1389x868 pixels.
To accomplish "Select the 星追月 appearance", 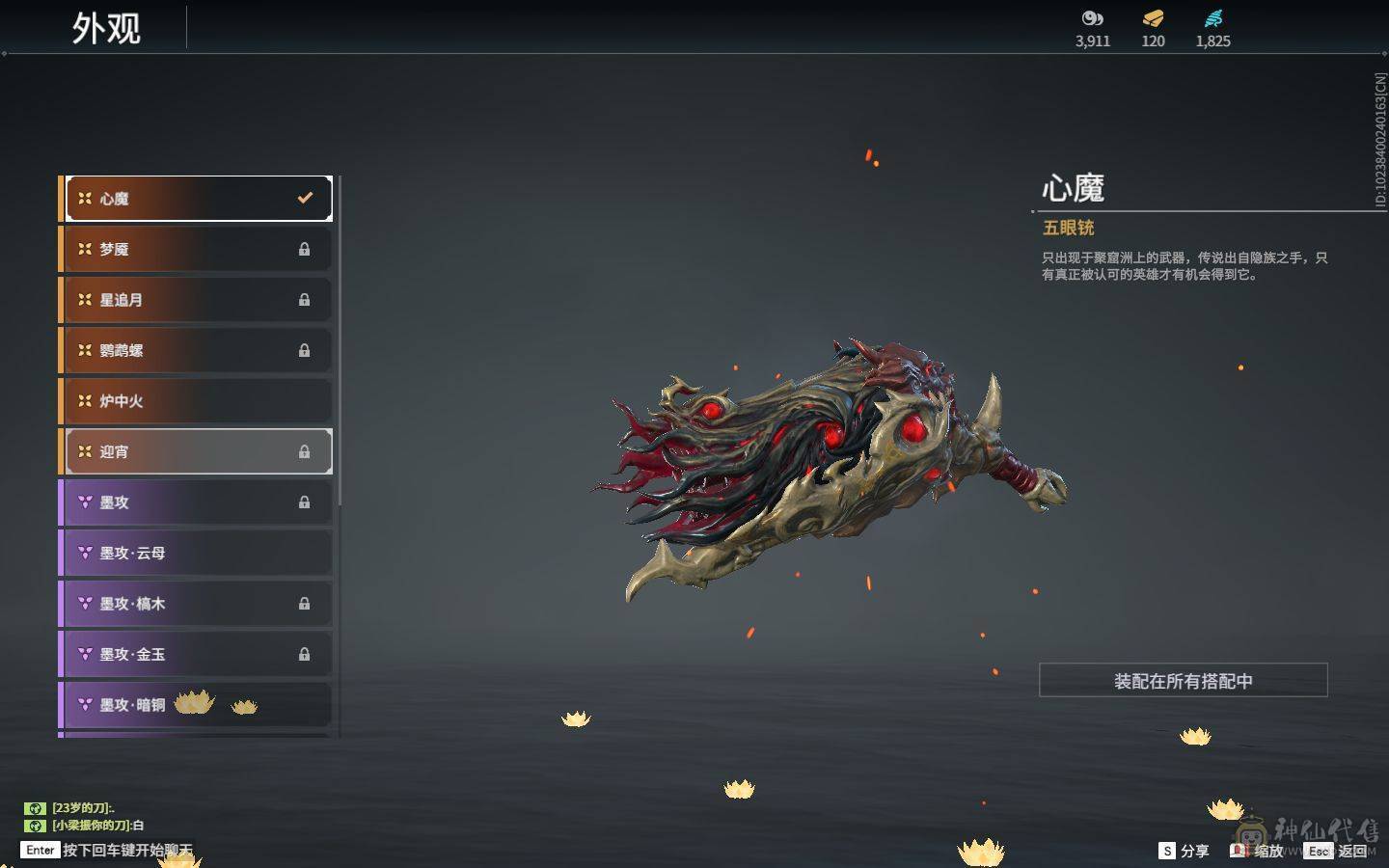I will click(198, 300).
